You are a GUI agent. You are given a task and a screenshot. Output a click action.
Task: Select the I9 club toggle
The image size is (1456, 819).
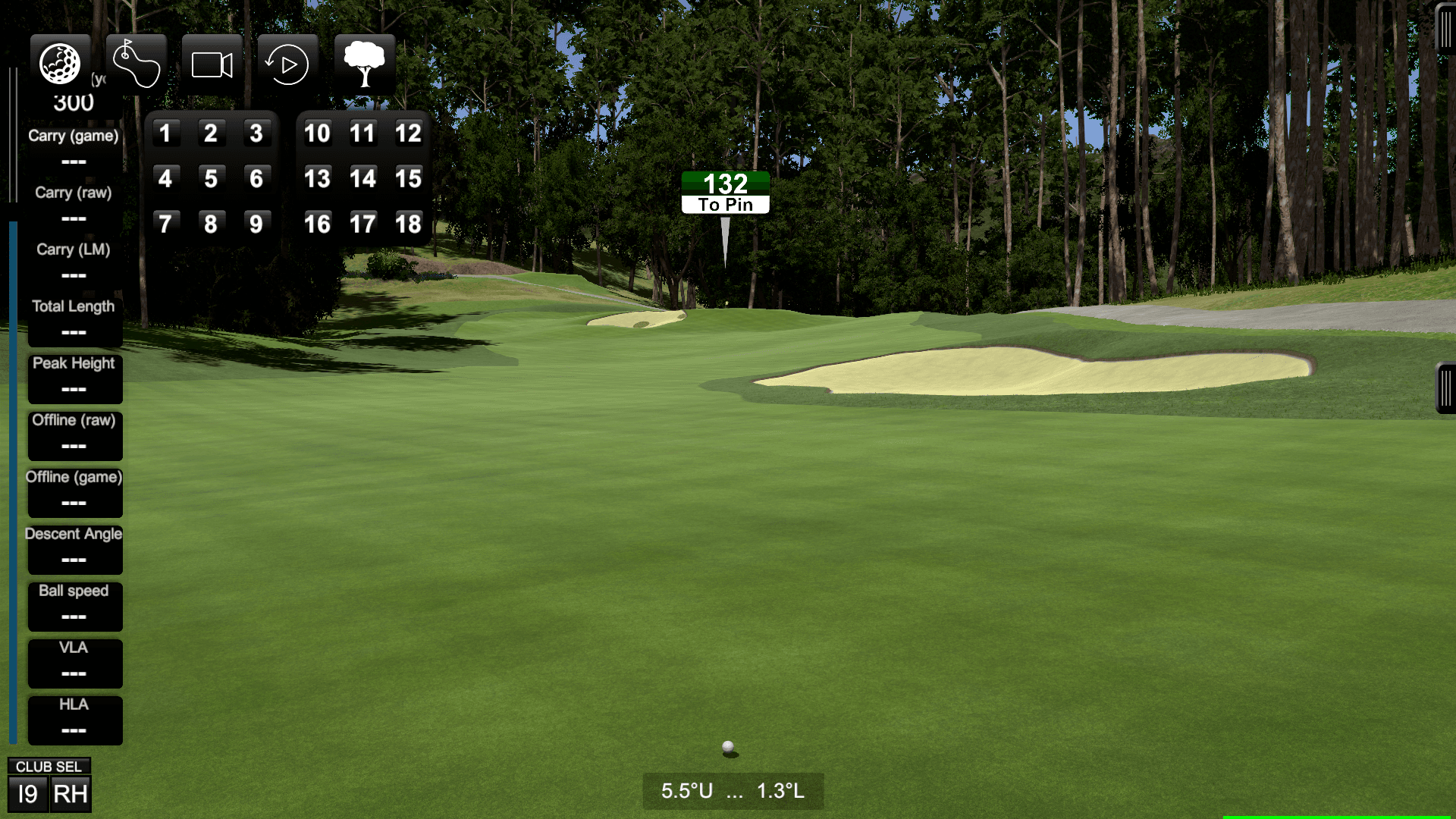click(27, 794)
